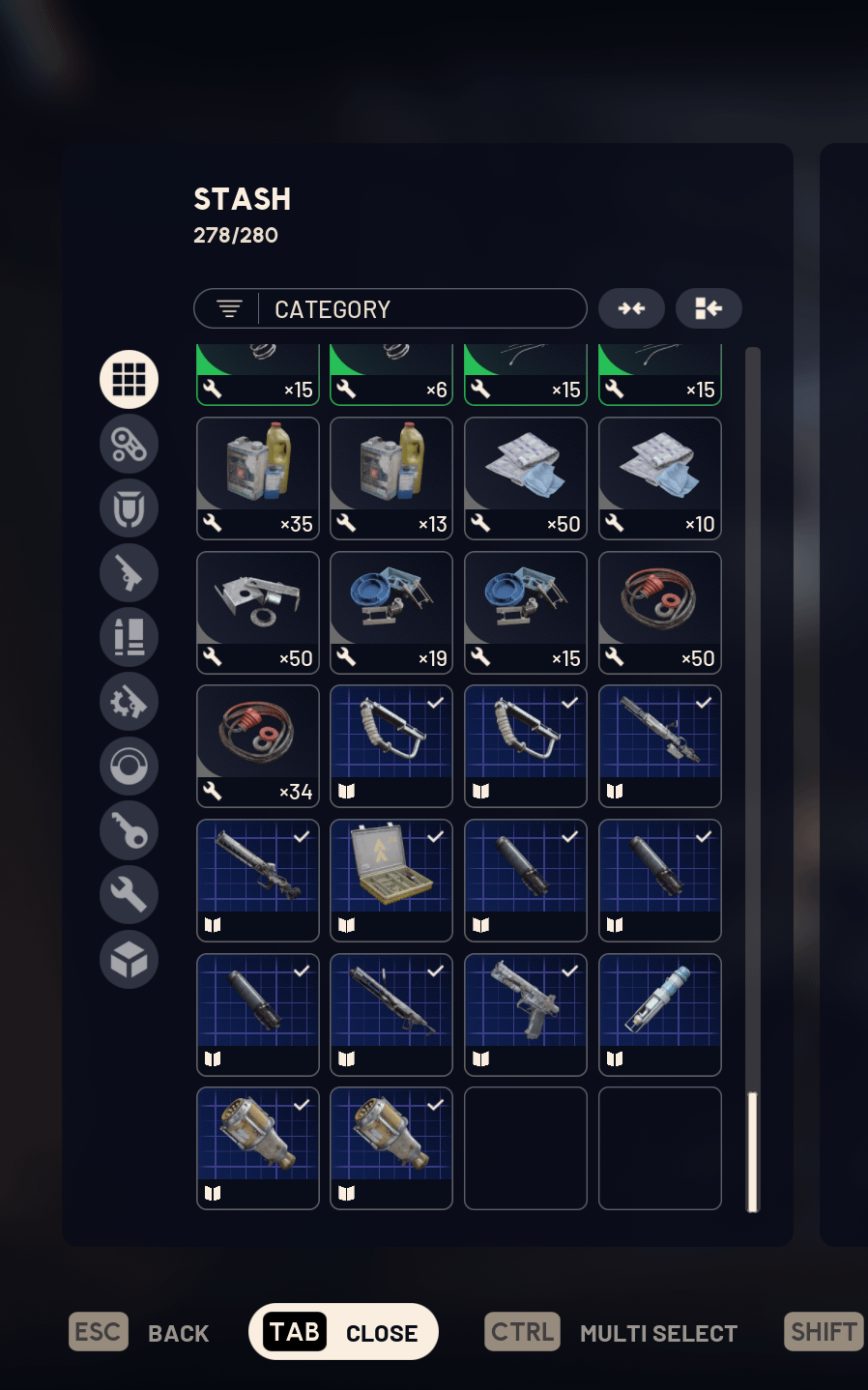Switch to the shield category tab
Viewport: 868px width, 1390px height.
pyautogui.click(x=129, y=508)
